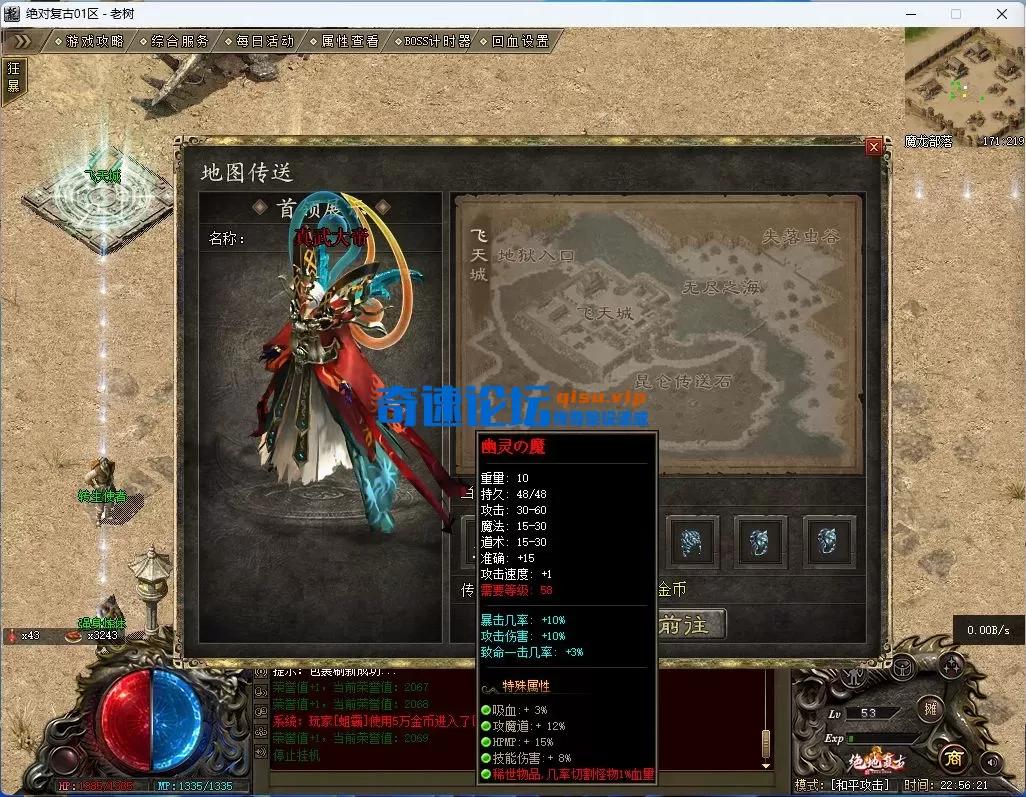Viewport: 1026px width, 797px height.
Task: Select the 飞天城 location on the map
Action: [608, 312]
